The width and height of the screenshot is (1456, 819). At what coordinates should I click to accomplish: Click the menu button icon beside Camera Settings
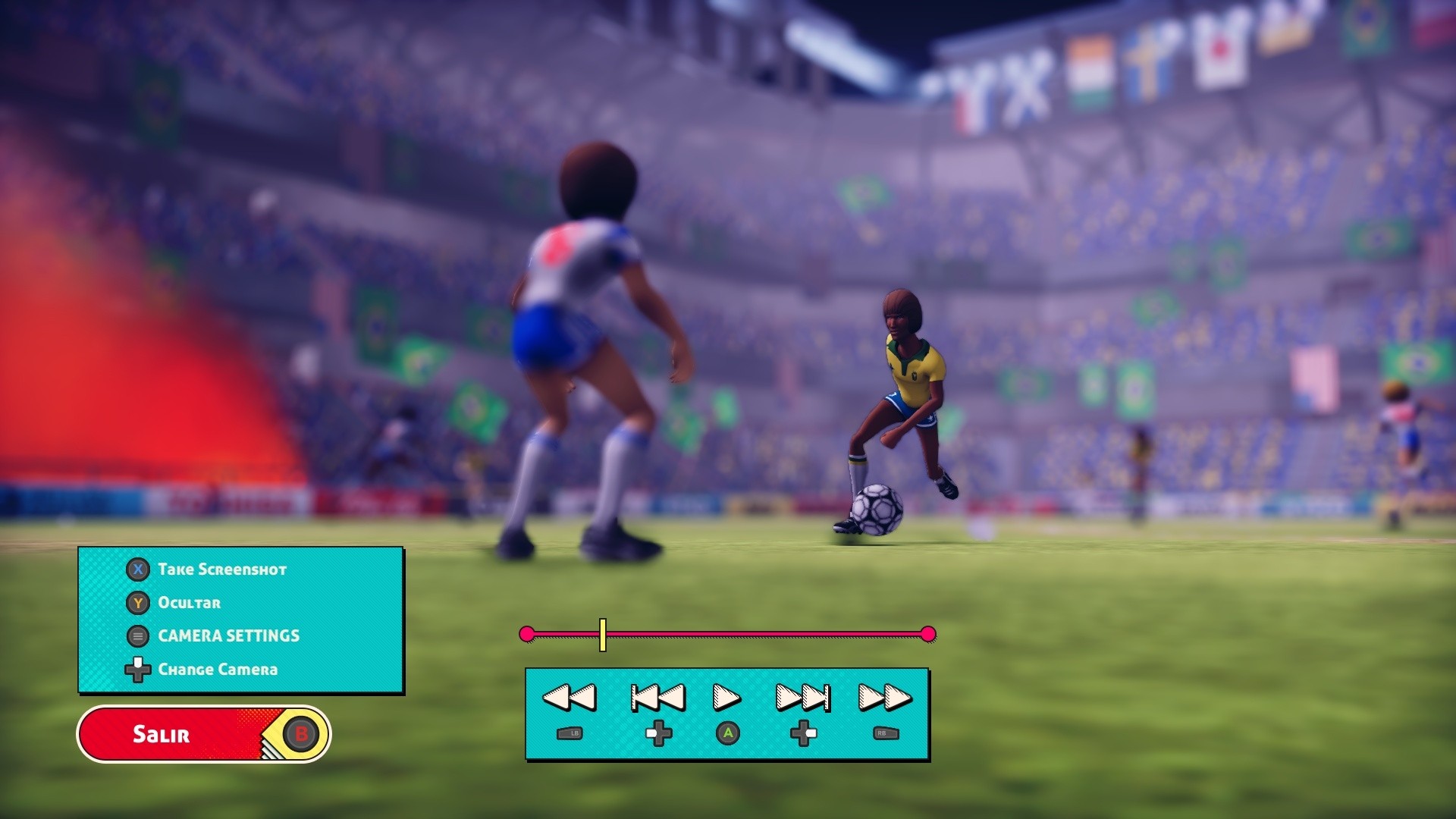pos(136,636)
